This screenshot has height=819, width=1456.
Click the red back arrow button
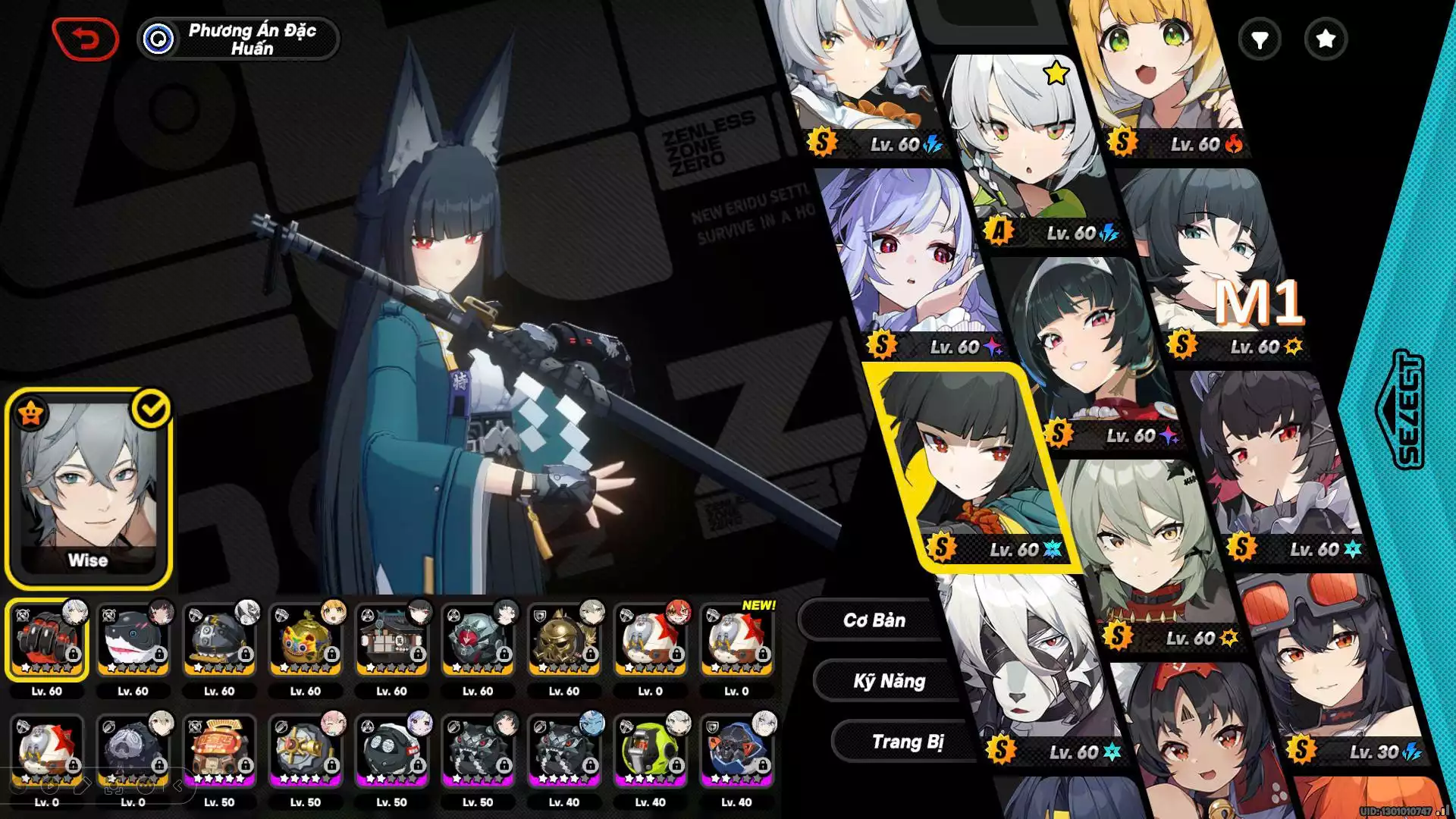[85, 39]
